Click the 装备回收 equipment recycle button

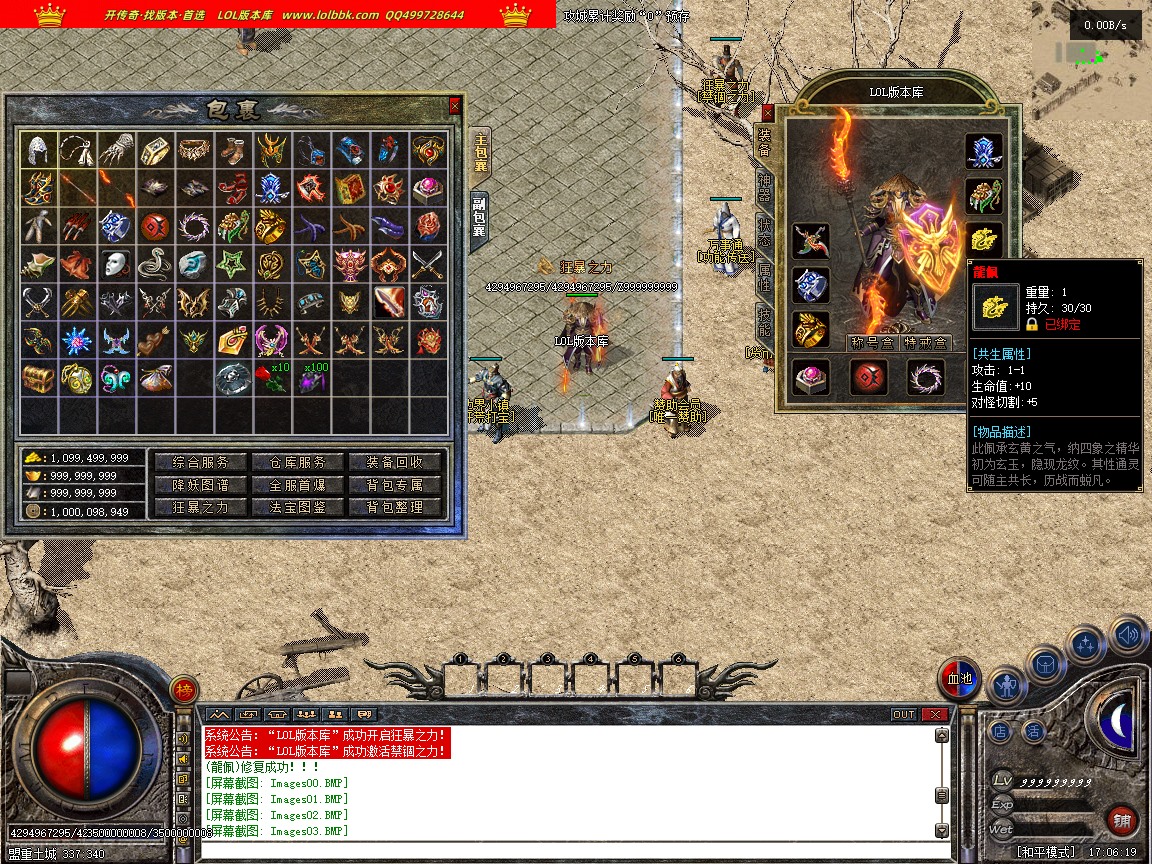394,462
